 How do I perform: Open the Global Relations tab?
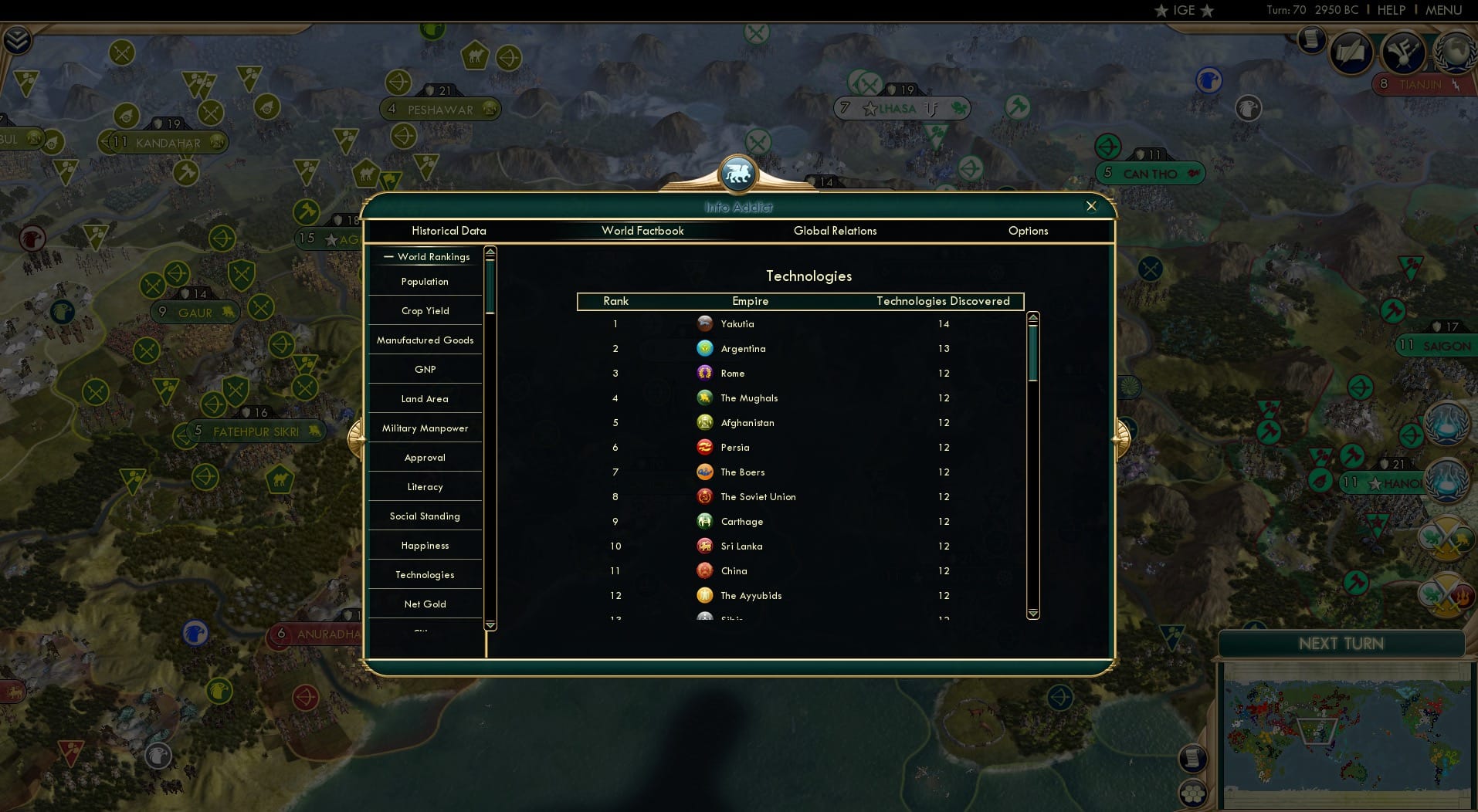(835, 231)
